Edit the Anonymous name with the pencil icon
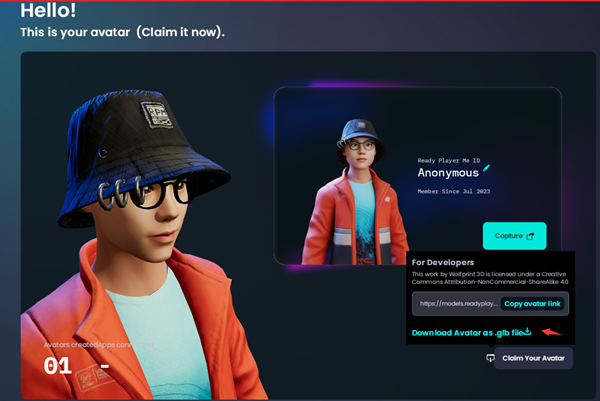The width and height of the screenshot is (600, 401). click(x=487, y=170)
